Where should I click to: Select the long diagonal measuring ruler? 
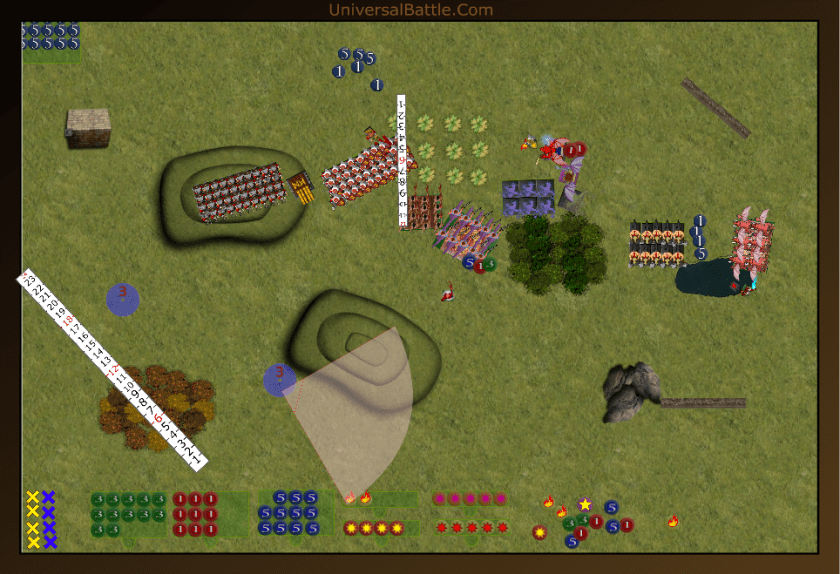pyautogui.click(x=110, y=368)
